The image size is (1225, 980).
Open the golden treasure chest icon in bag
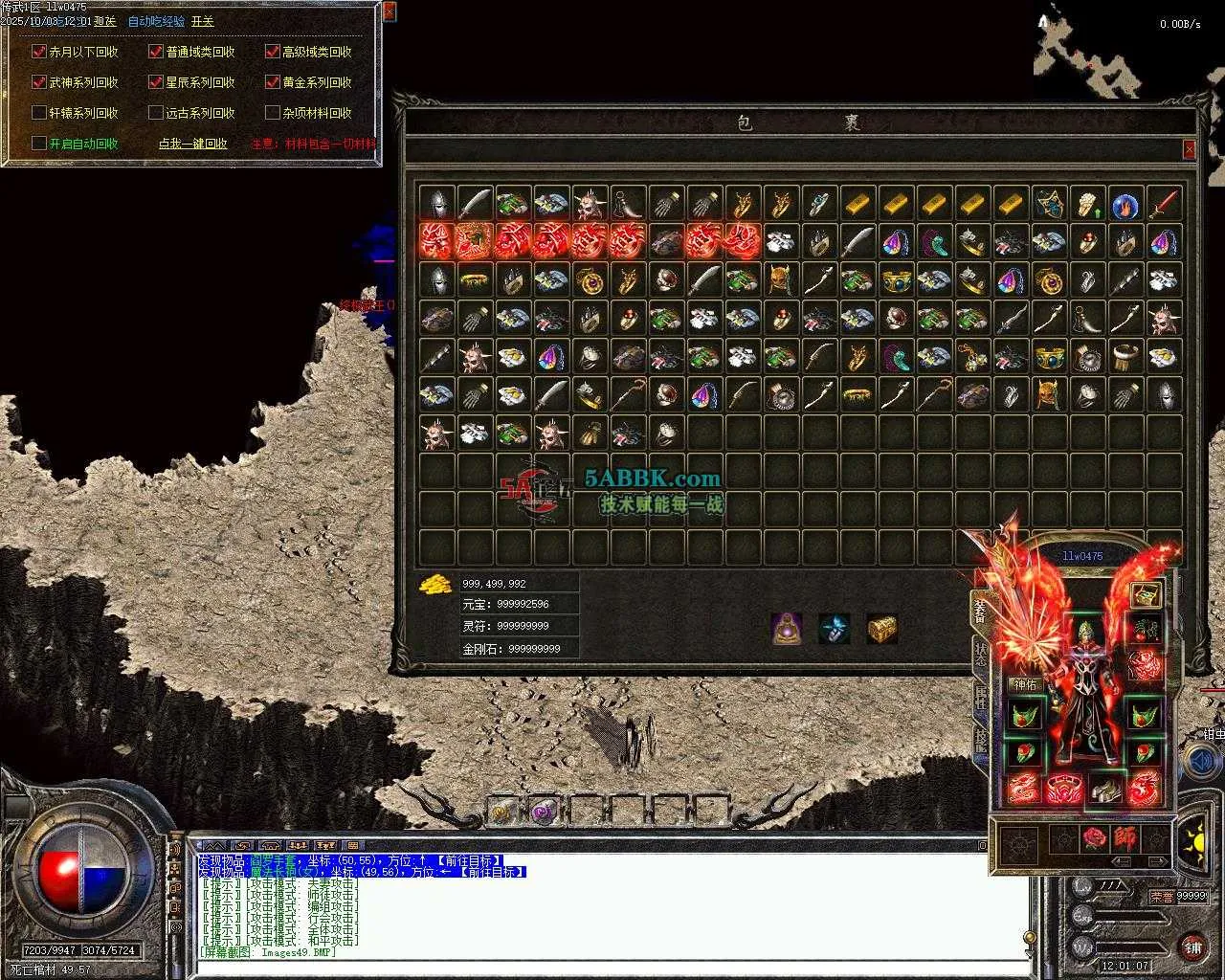(881, 629)
